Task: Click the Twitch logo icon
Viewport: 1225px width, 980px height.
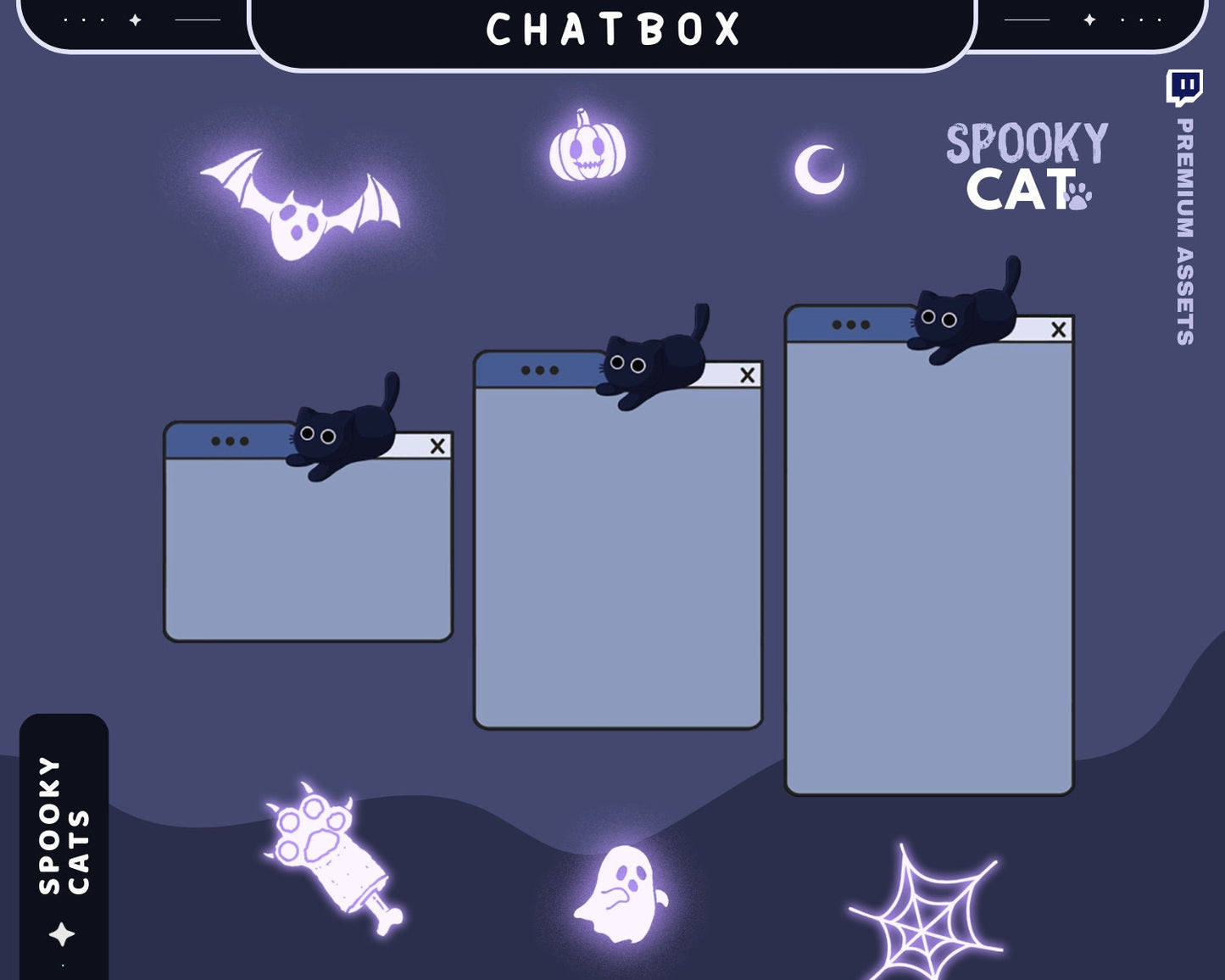Action: [x=1184, y=87]
